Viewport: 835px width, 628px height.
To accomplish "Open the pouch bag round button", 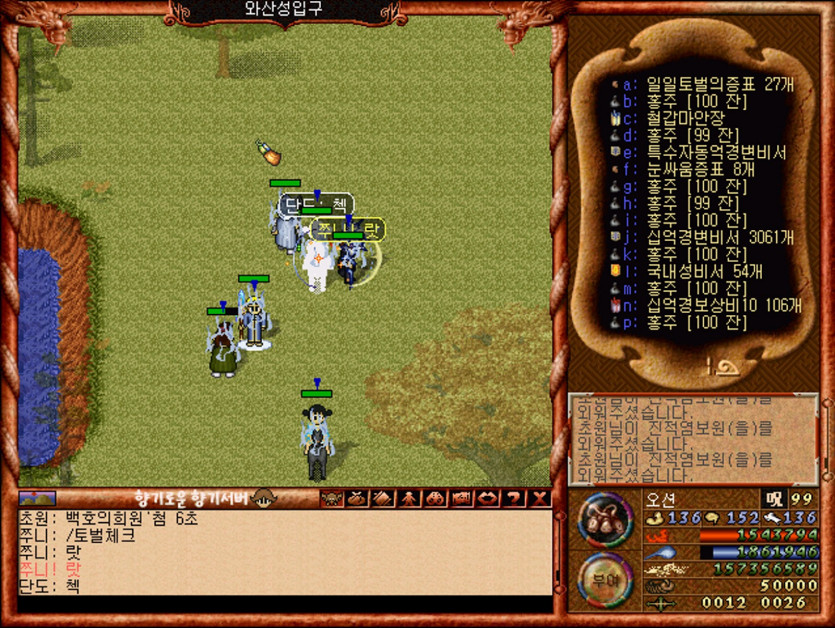I will pyautogui.click(x=604, y=520).
